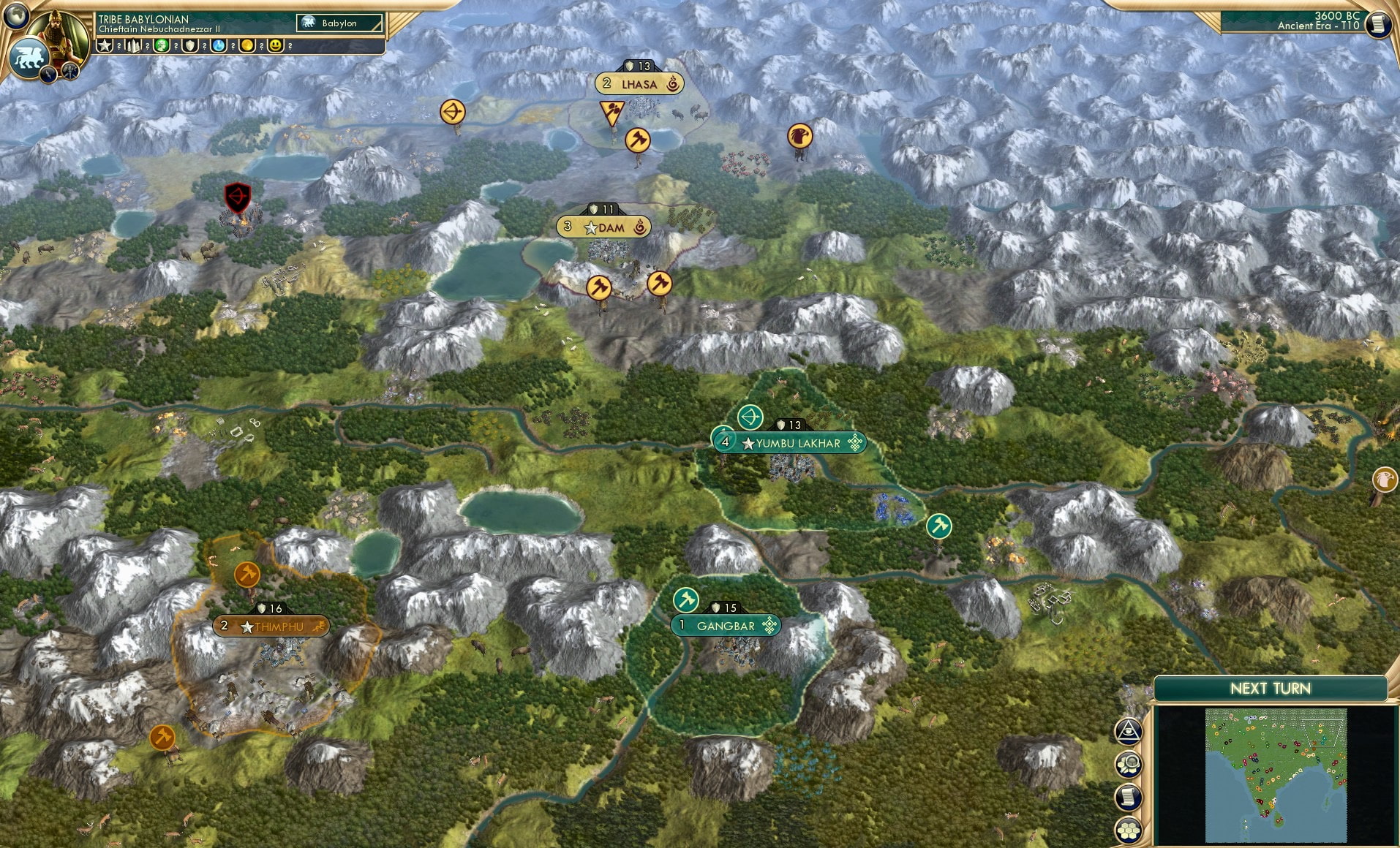The image size is (1400, 848).
Task: Select the worker hammer icon below Dam city
Action: [x=599, y=289]
